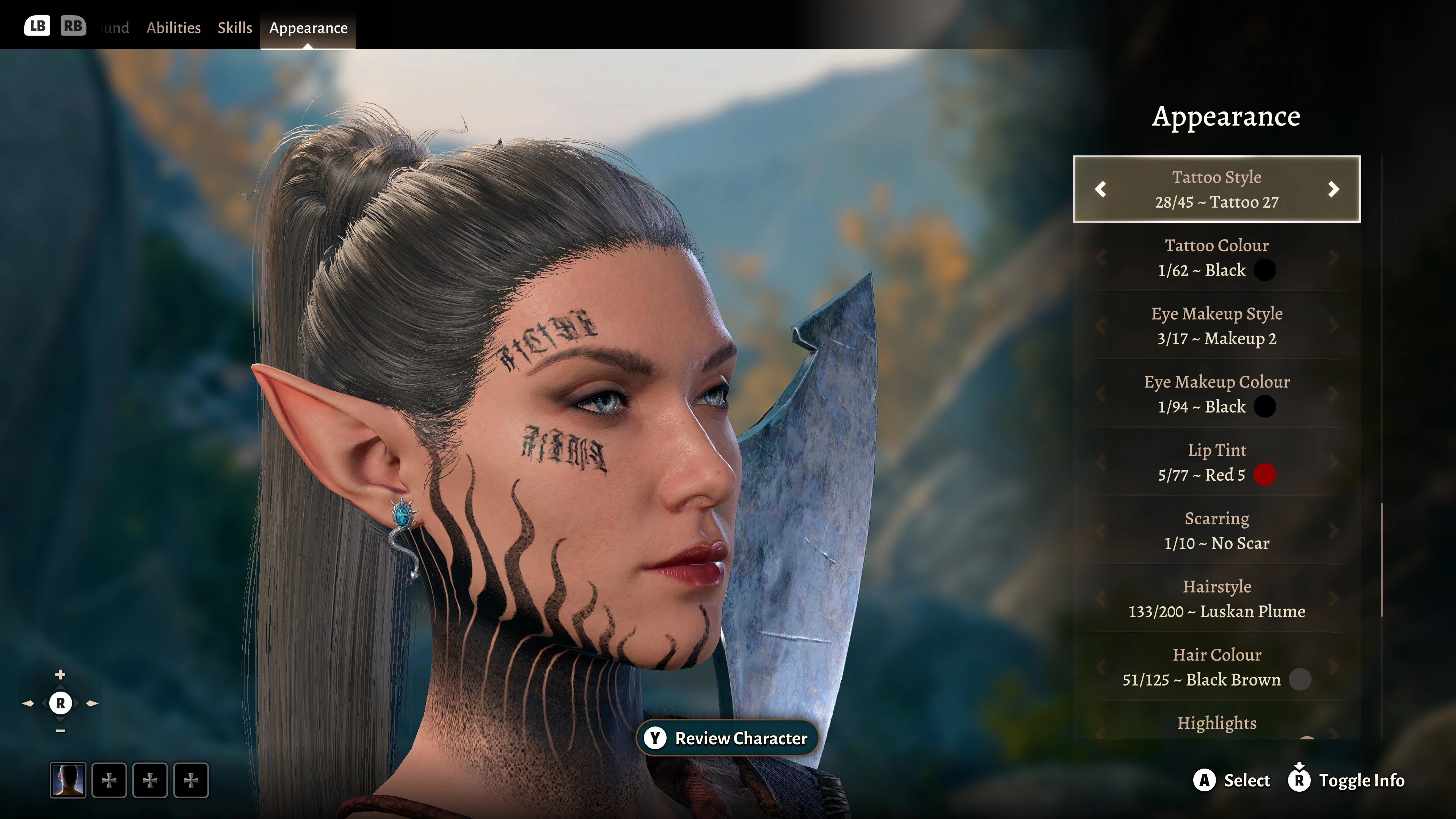Select the character portrait thumbnail
1456x819 pixels.
(68, 781)
